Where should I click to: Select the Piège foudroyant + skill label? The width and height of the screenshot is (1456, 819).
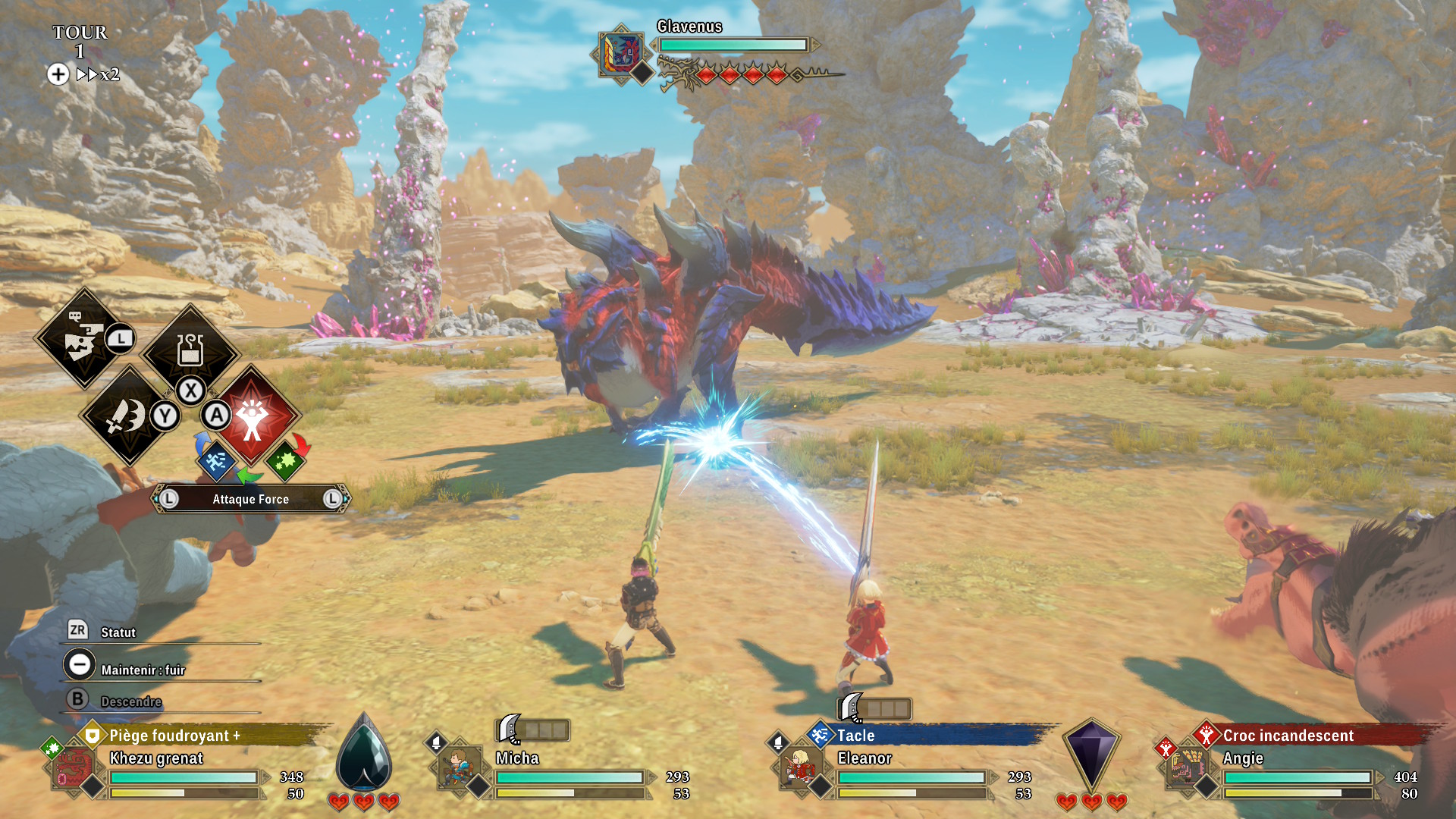174,736
